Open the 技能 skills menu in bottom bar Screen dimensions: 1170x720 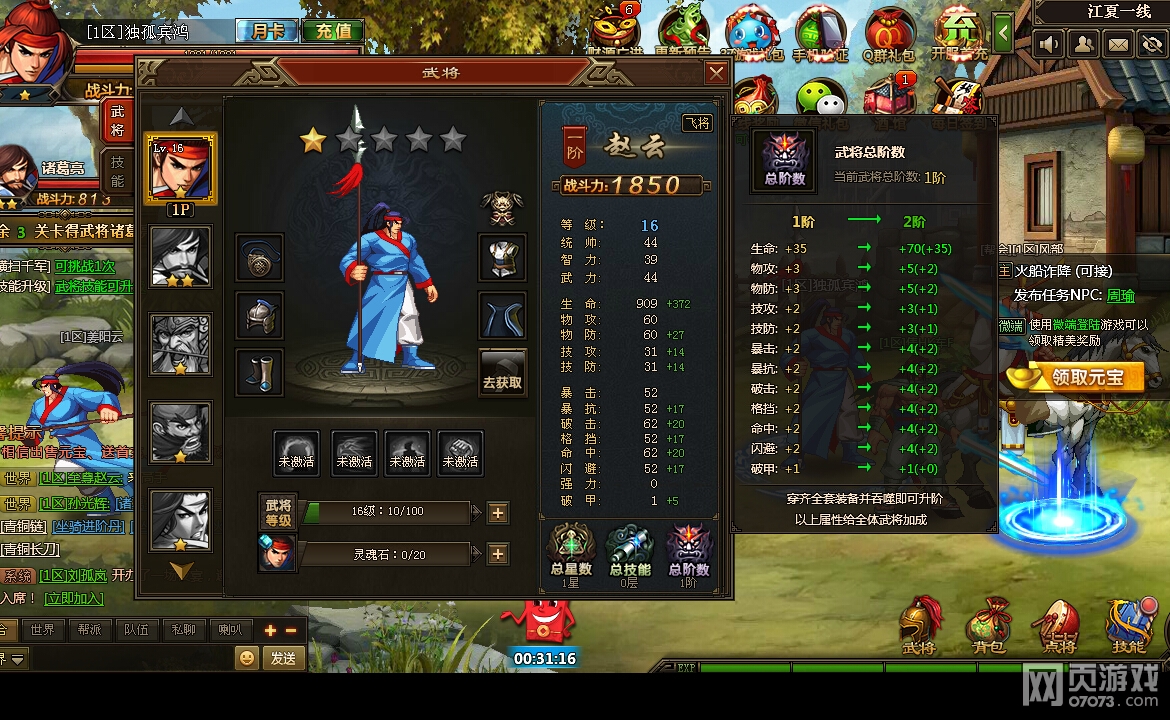pos(1127,627)
